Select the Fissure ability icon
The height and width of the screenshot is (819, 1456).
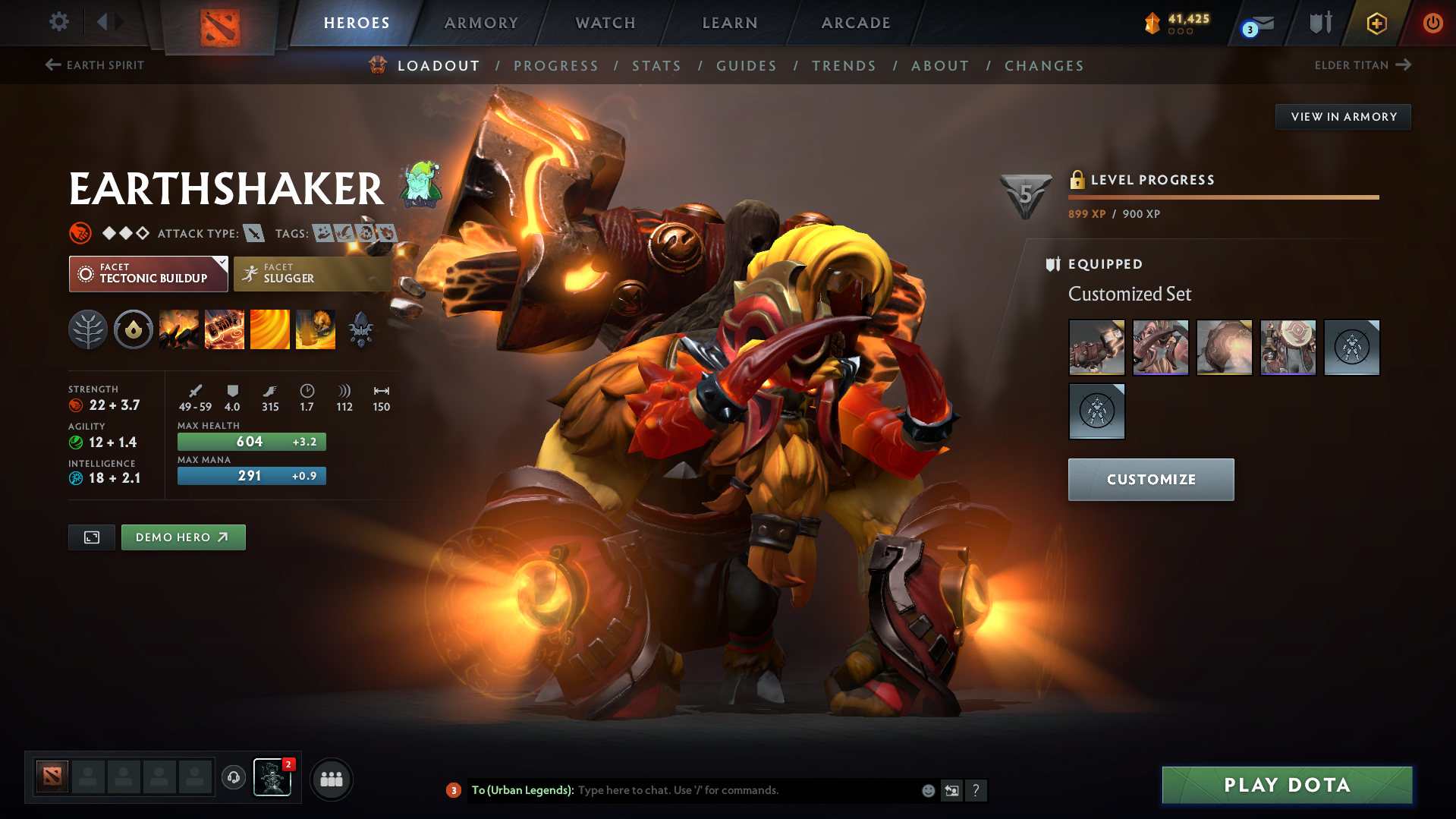click(179, 329)
